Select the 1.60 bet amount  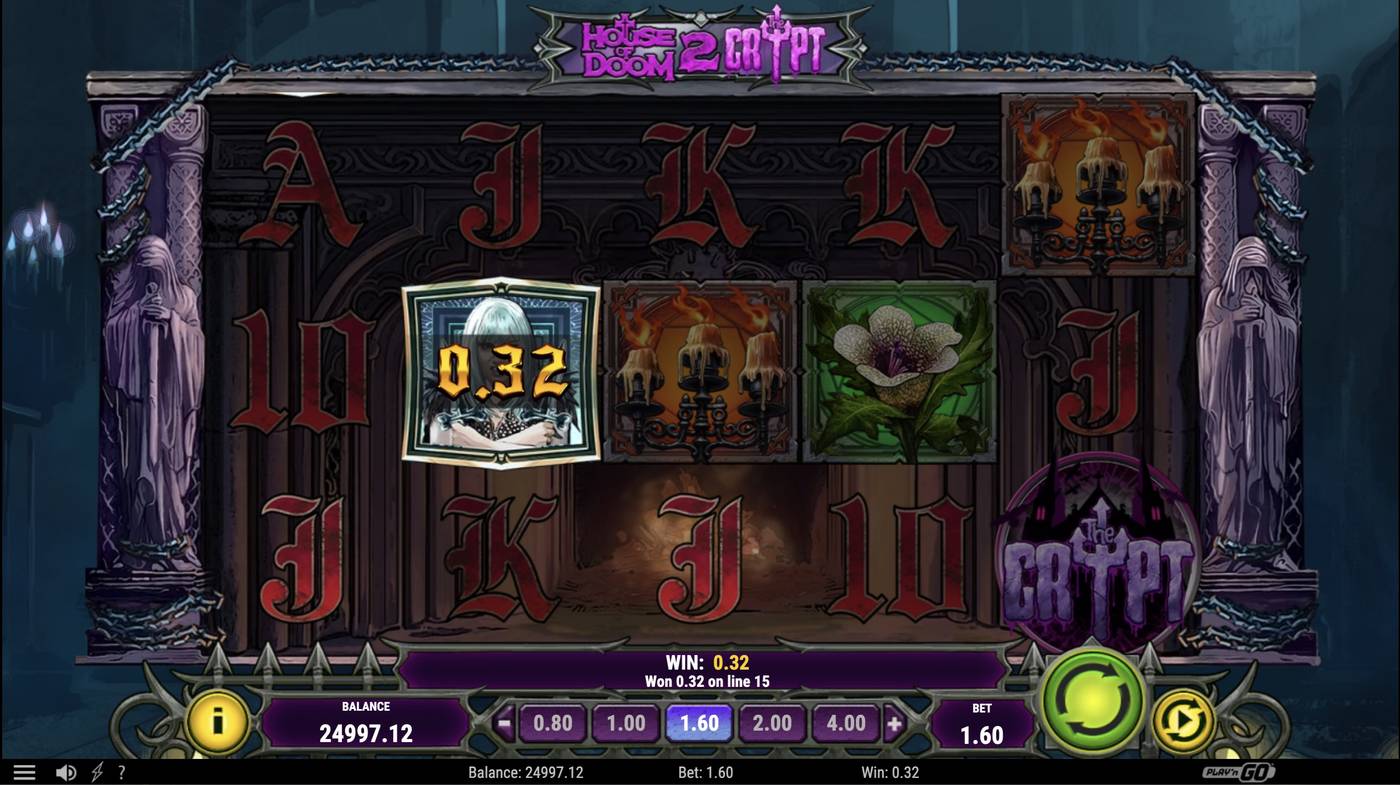coord(699,722)
